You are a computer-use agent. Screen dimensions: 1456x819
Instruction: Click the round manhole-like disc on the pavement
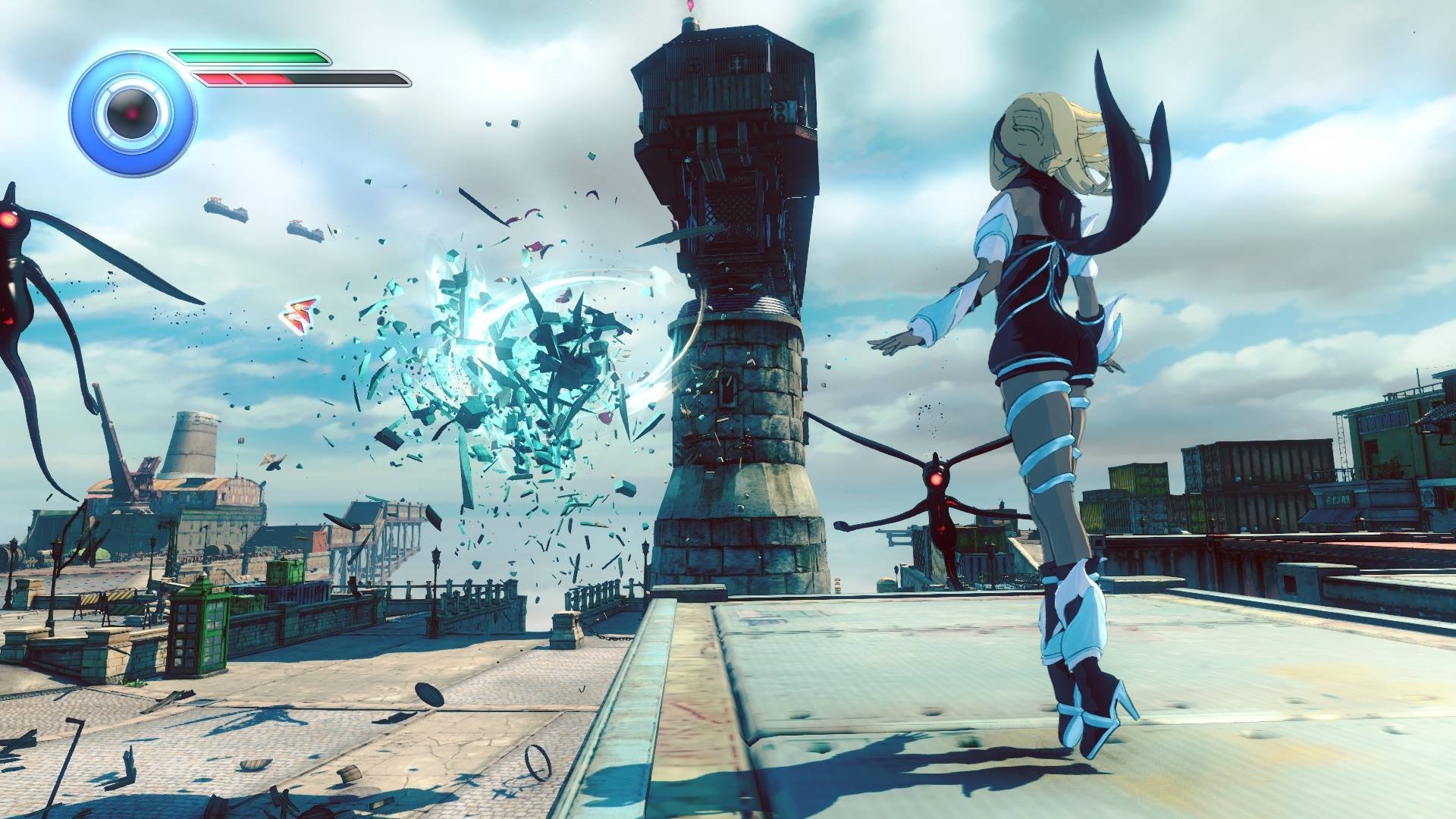[x=428, y=695]
